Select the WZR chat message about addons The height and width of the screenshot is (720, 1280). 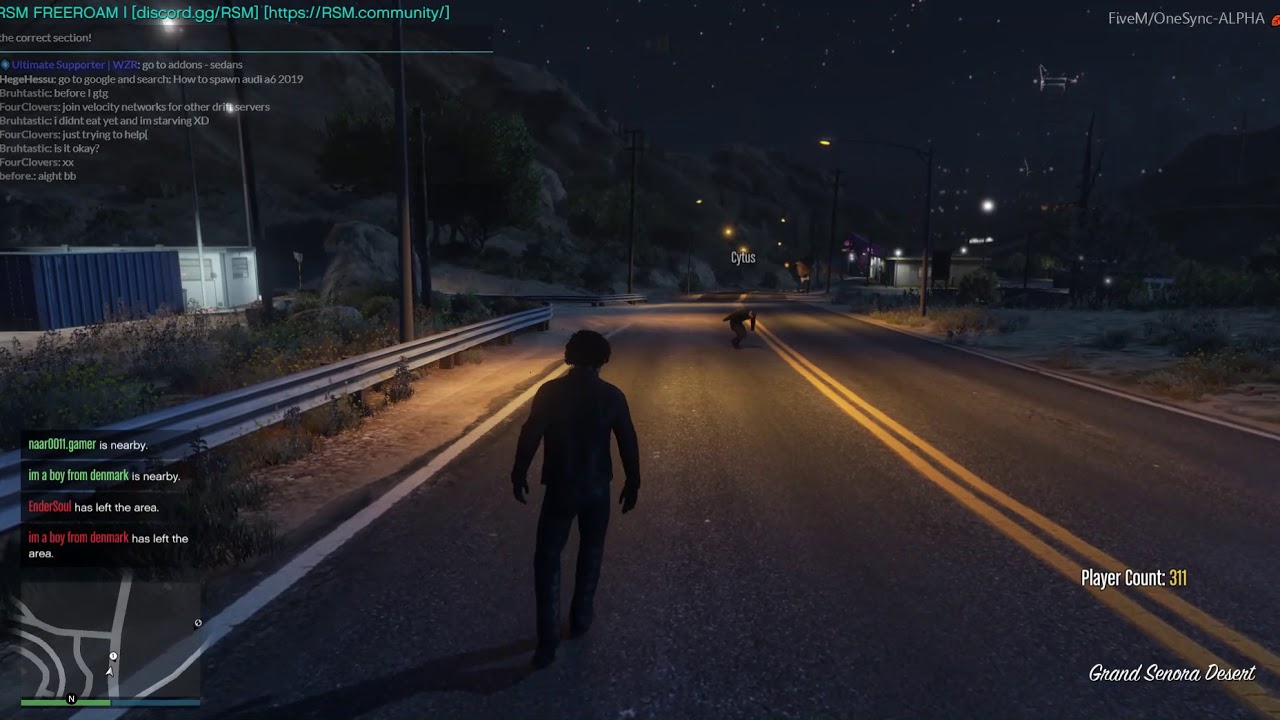(126, 65)
